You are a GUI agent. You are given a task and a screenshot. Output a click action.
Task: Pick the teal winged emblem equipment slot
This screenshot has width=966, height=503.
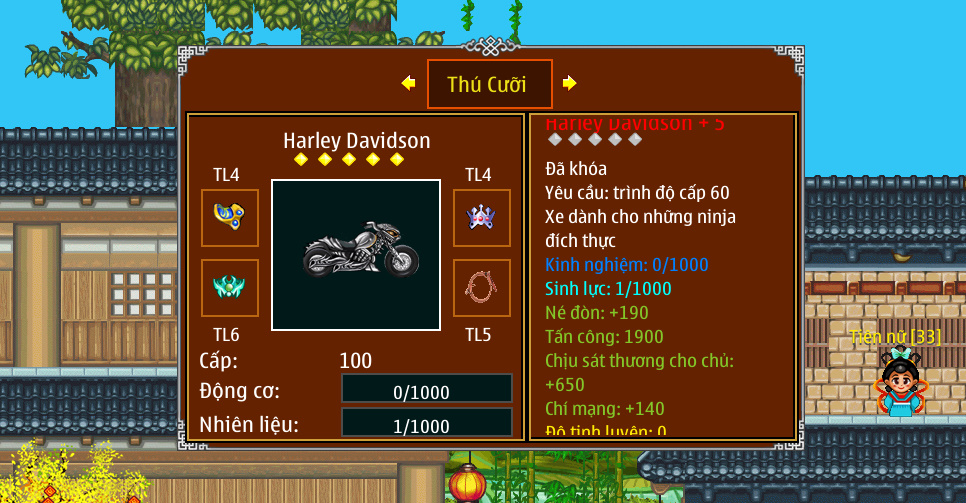coord(230,288)
